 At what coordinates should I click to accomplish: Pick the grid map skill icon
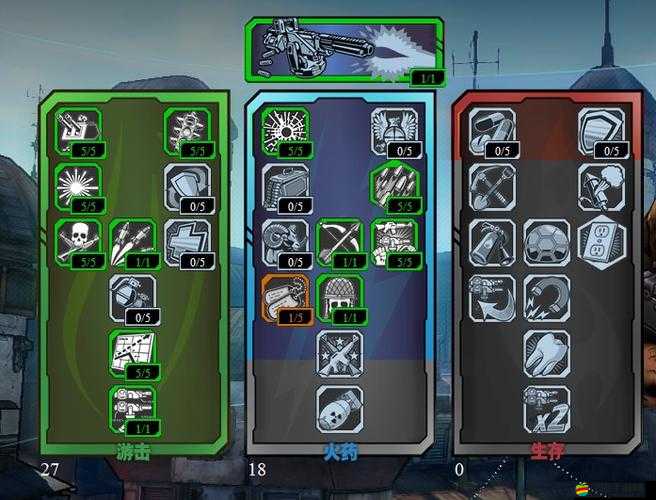[x=132, y=352]
